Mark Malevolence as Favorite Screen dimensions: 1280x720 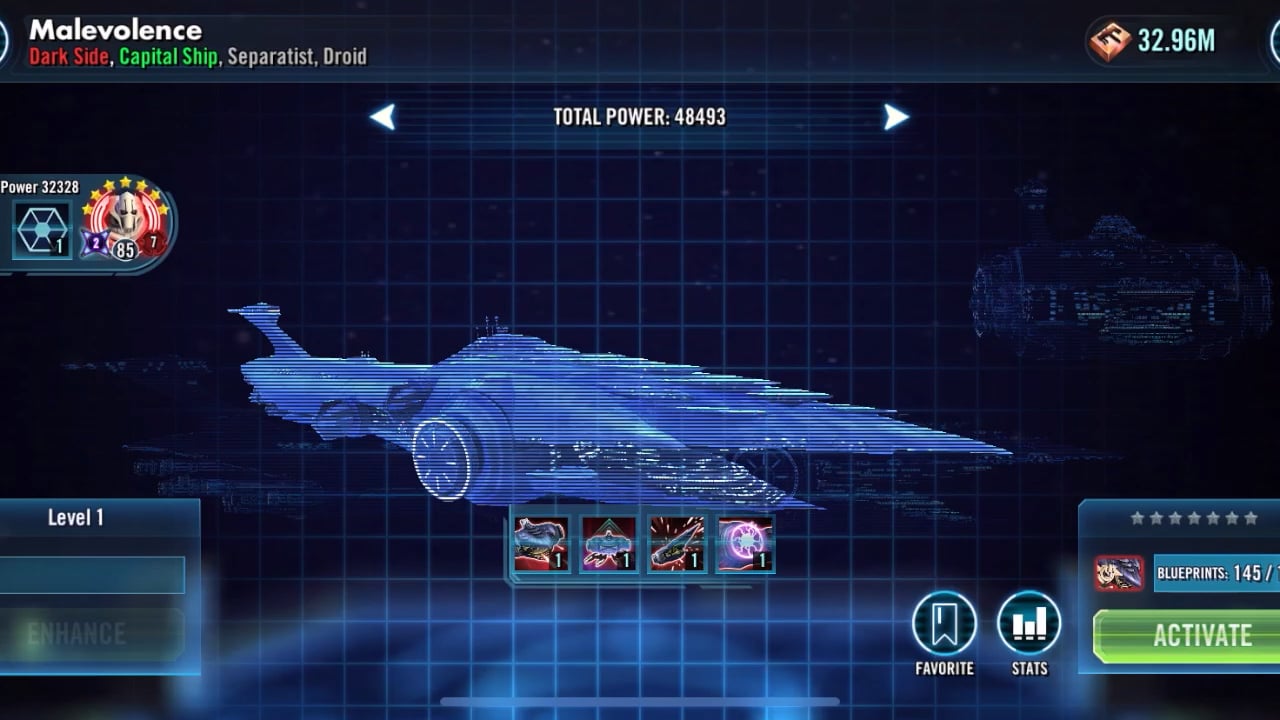(944, 624)
